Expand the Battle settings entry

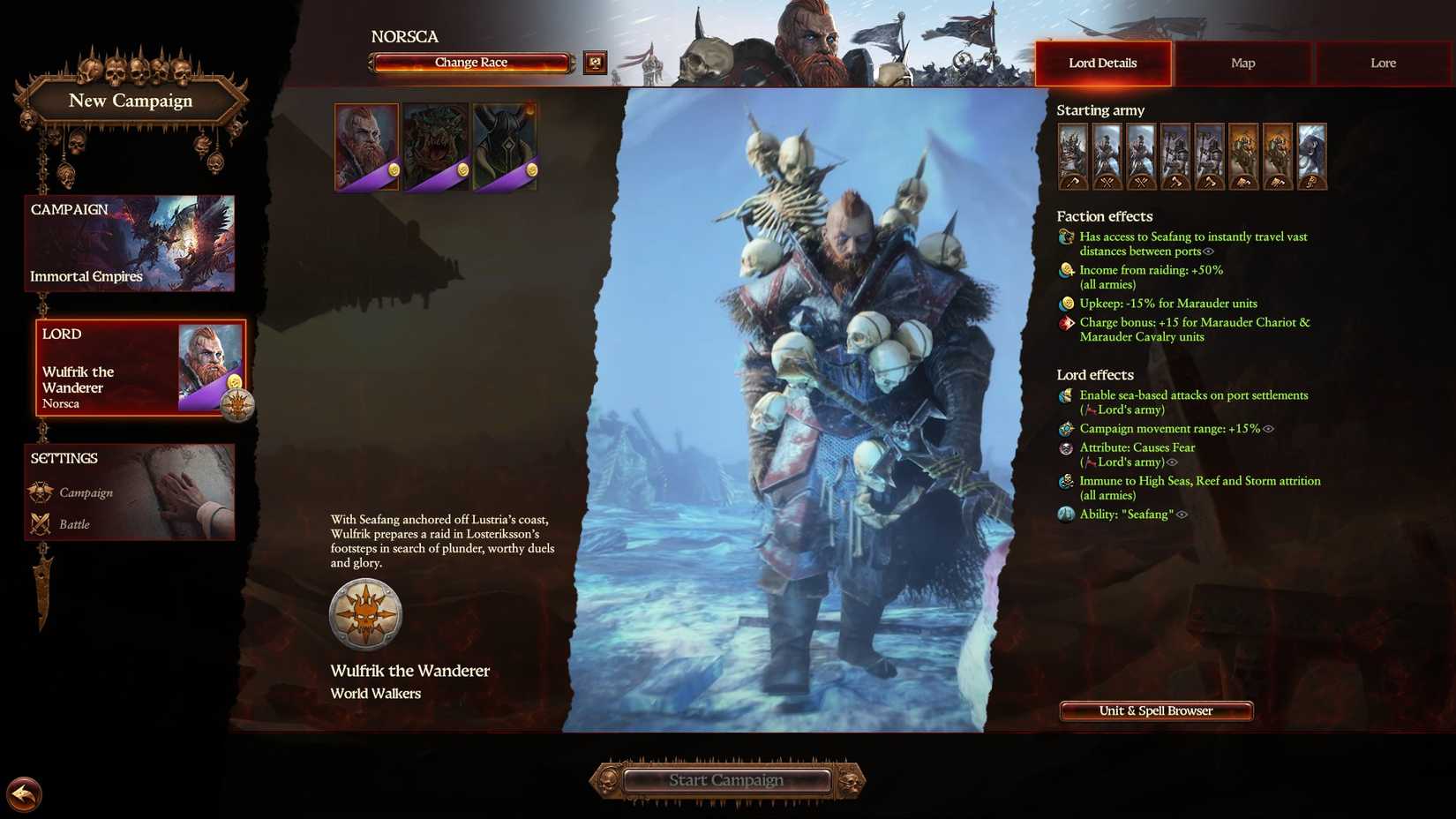pos(78,524)
